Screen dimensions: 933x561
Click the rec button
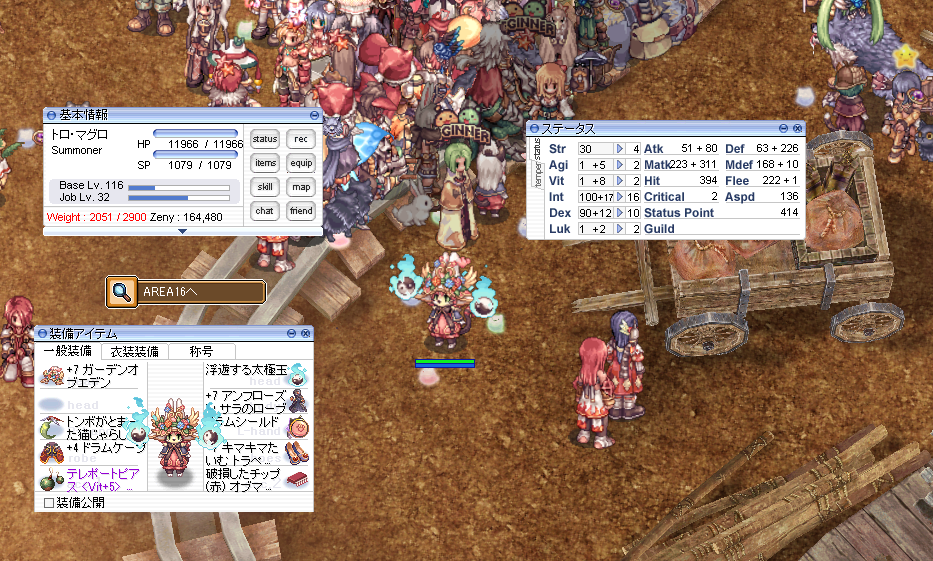[x=301, y=139]
